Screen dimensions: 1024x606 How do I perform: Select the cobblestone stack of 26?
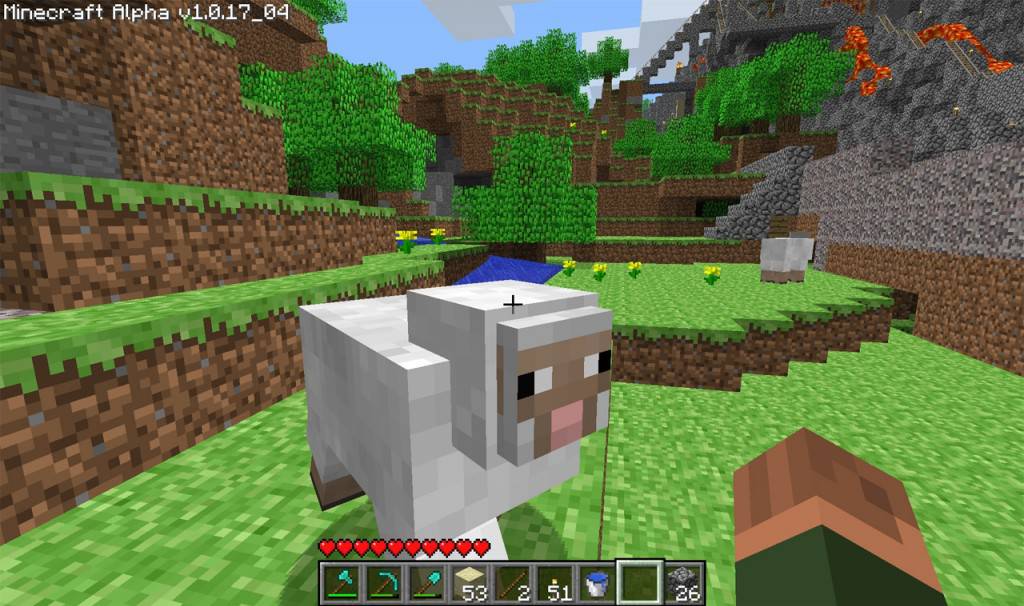pos(683,583)
